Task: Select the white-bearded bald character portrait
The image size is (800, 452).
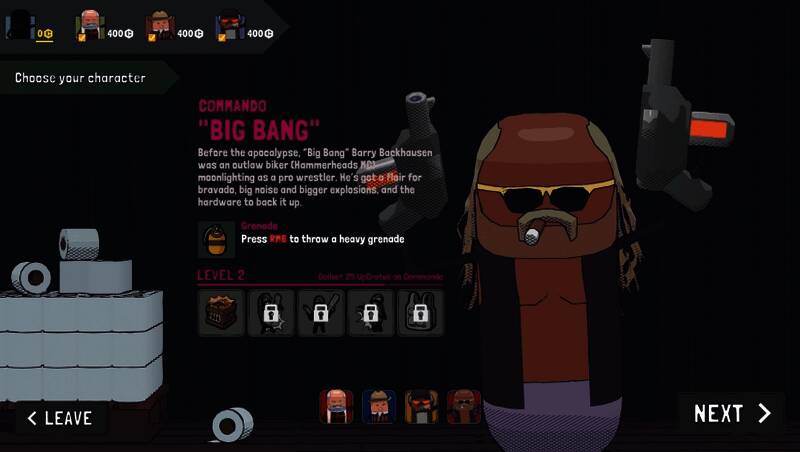Action: click(336, 406)
